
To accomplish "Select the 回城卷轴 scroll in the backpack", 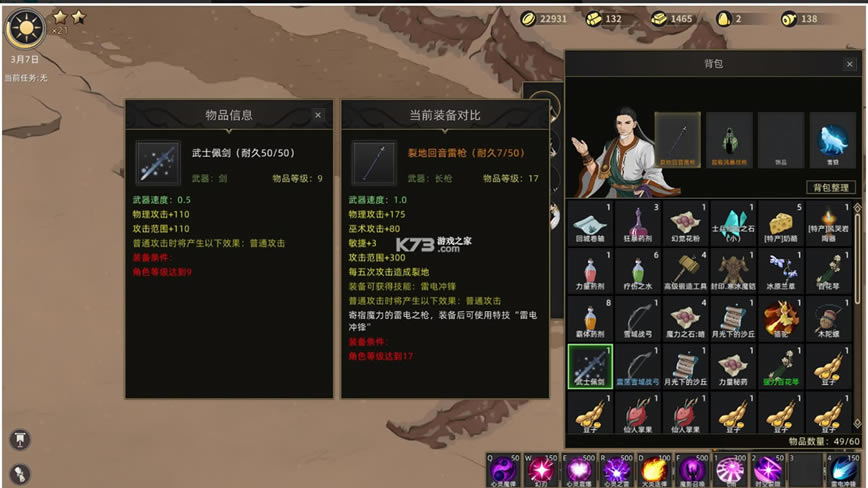I will (x=590, y=224).
